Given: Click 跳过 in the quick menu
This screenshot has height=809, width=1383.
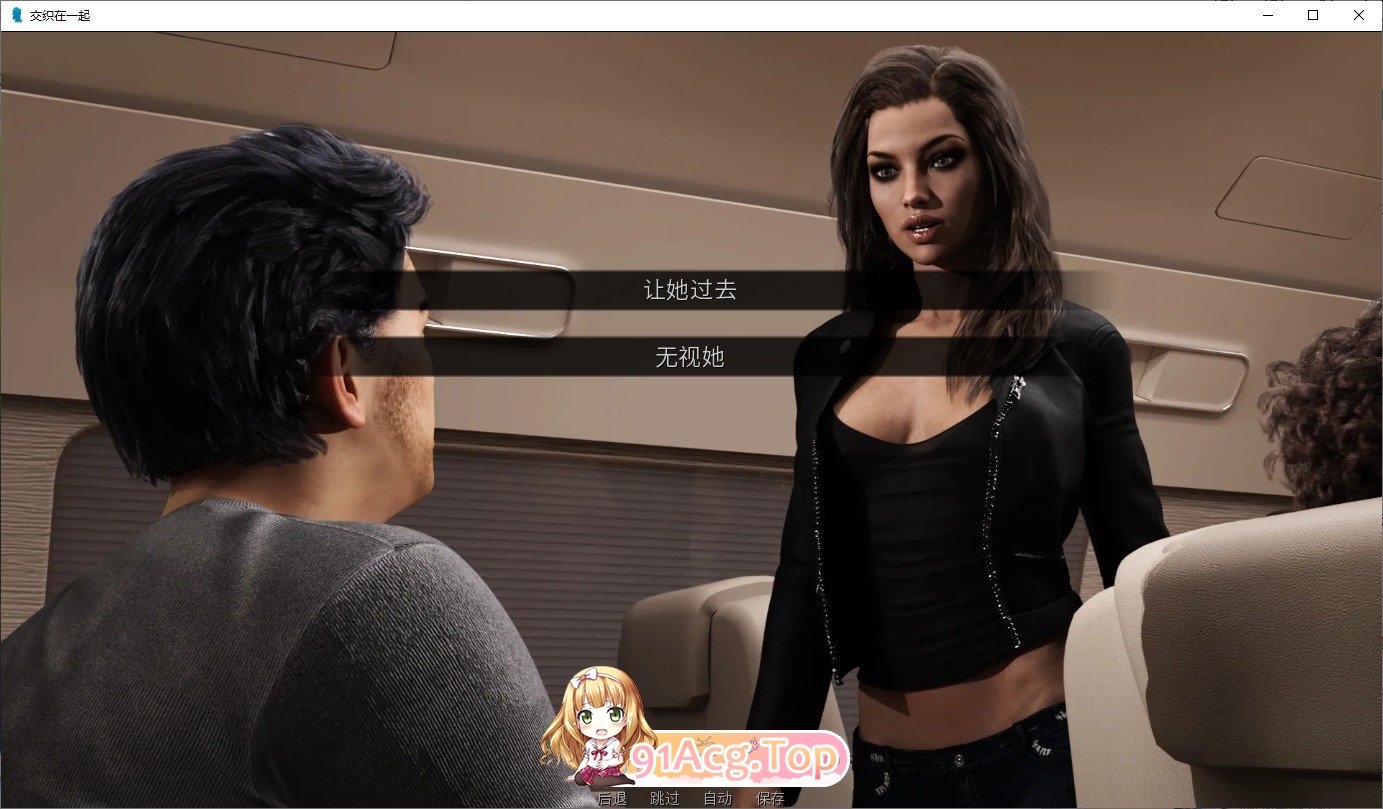Looking at the screenshot, I should point(664,798).
